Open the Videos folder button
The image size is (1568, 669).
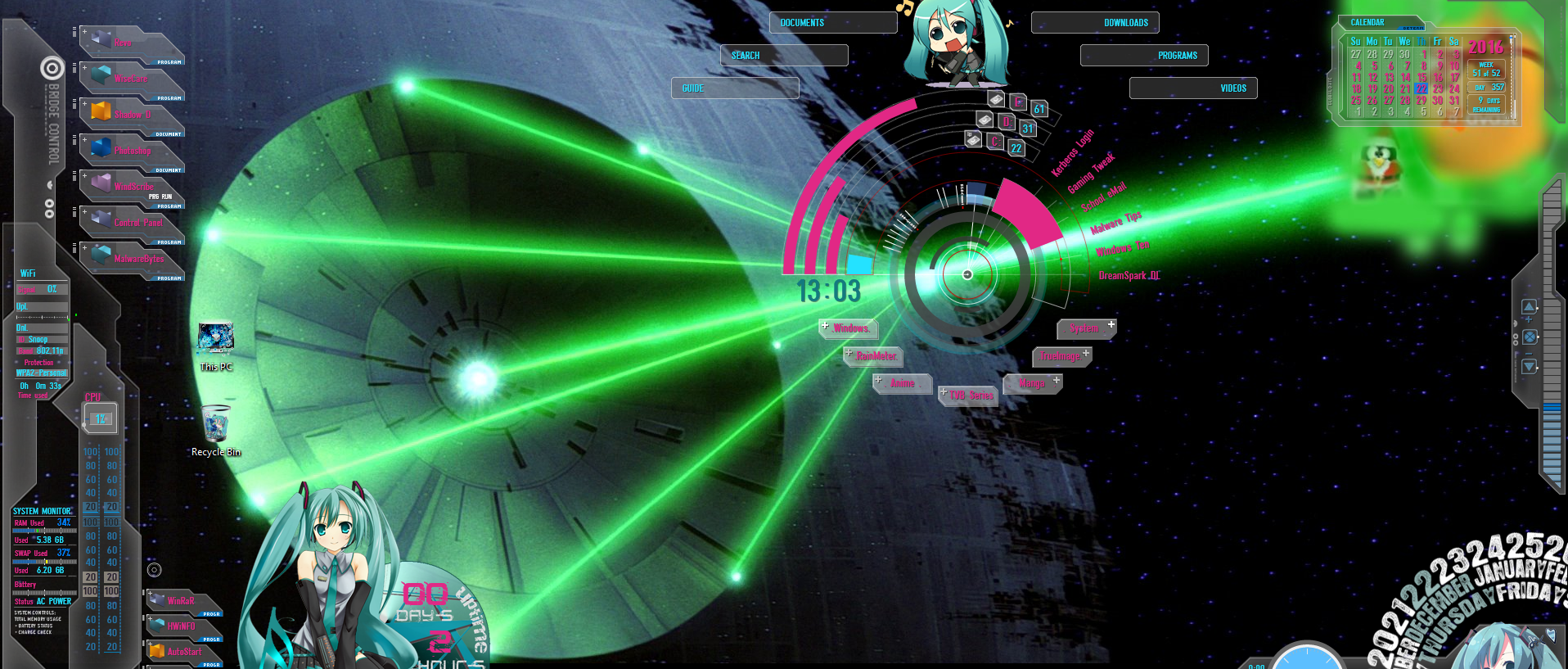pyautogui.click(x=1193, y=88)
